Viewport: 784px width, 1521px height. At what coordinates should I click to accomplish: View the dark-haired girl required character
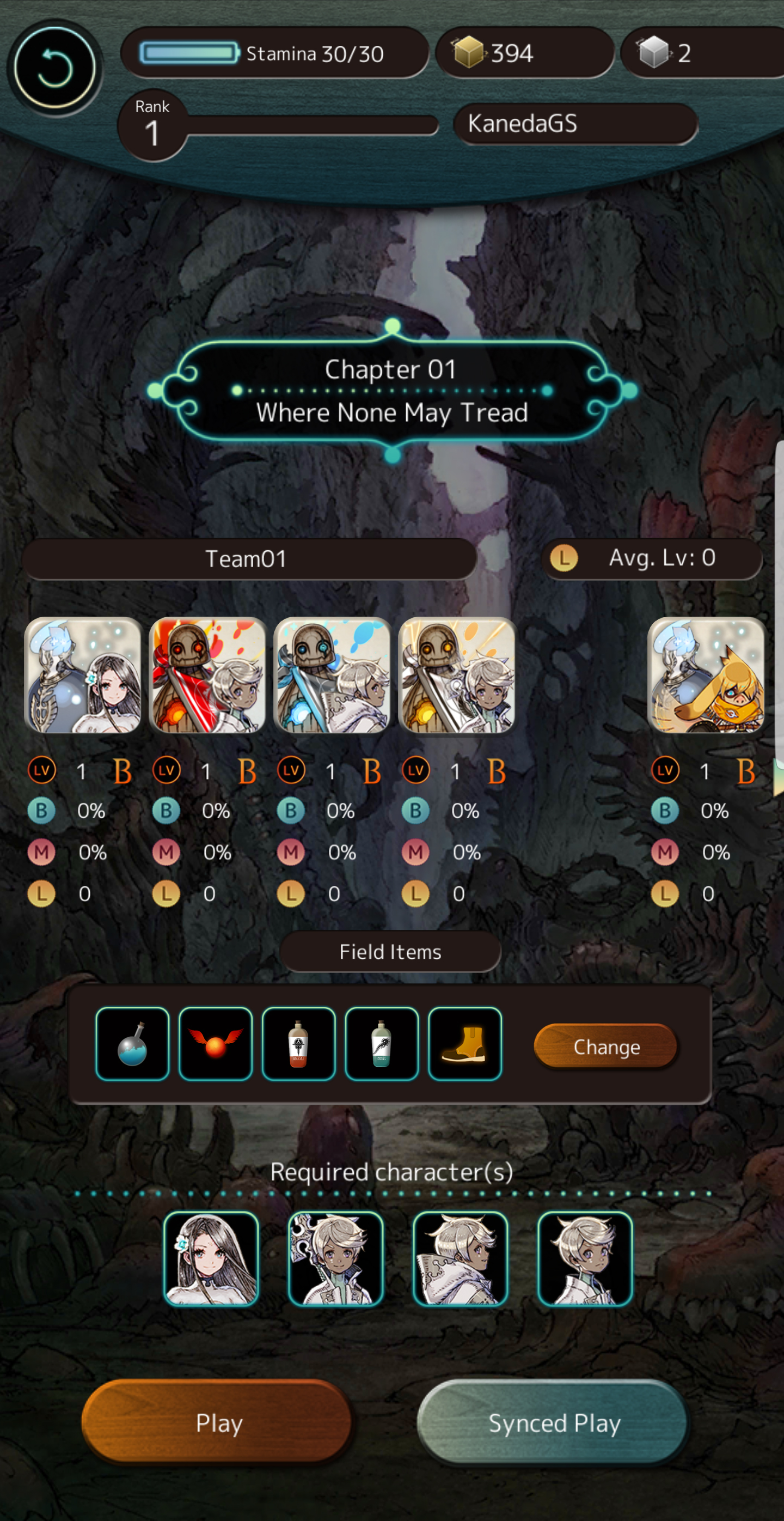[x=211, y=1258]
